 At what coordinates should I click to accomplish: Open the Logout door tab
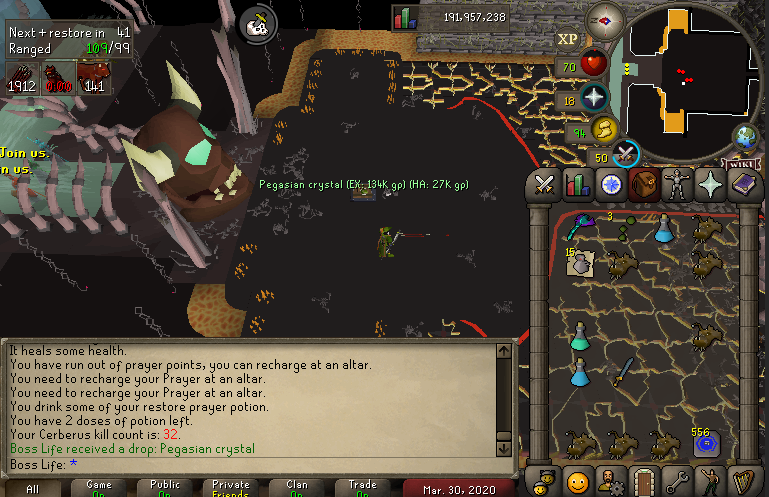(644, 479)
